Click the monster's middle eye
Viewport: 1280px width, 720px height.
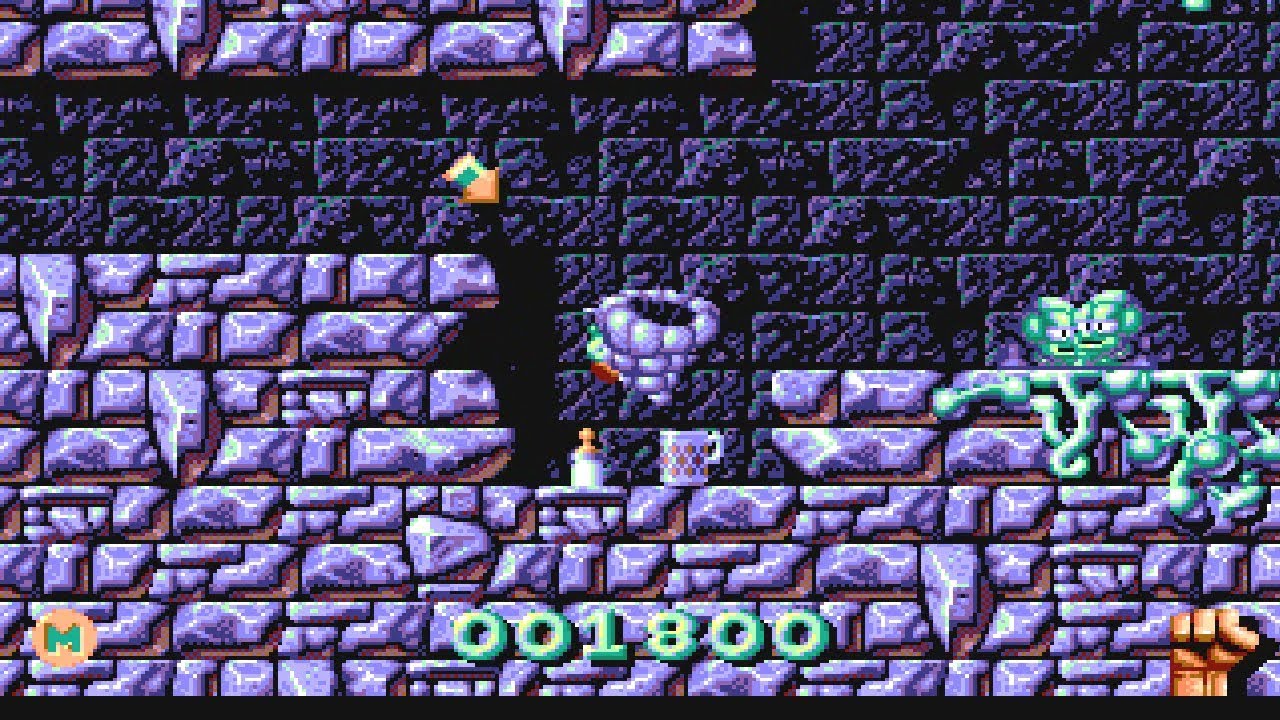coord(1090,327)
